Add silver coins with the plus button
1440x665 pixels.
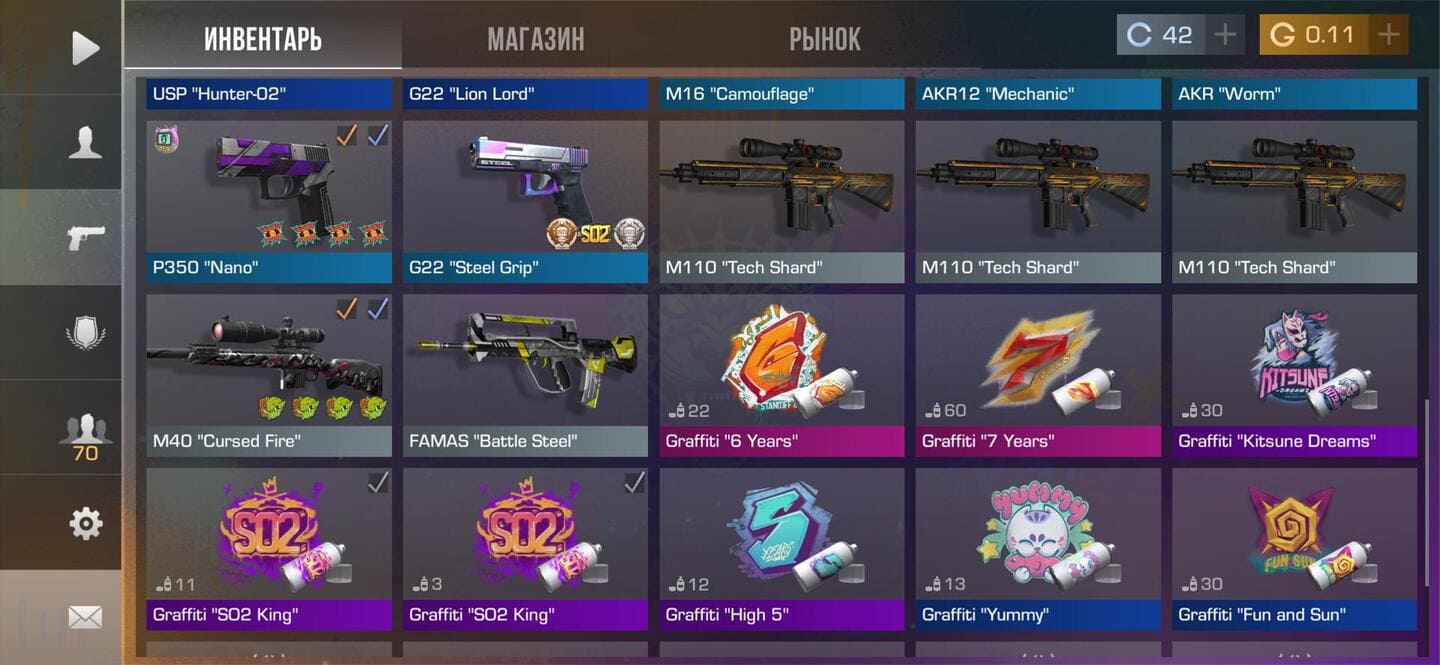pos(1225,35)
